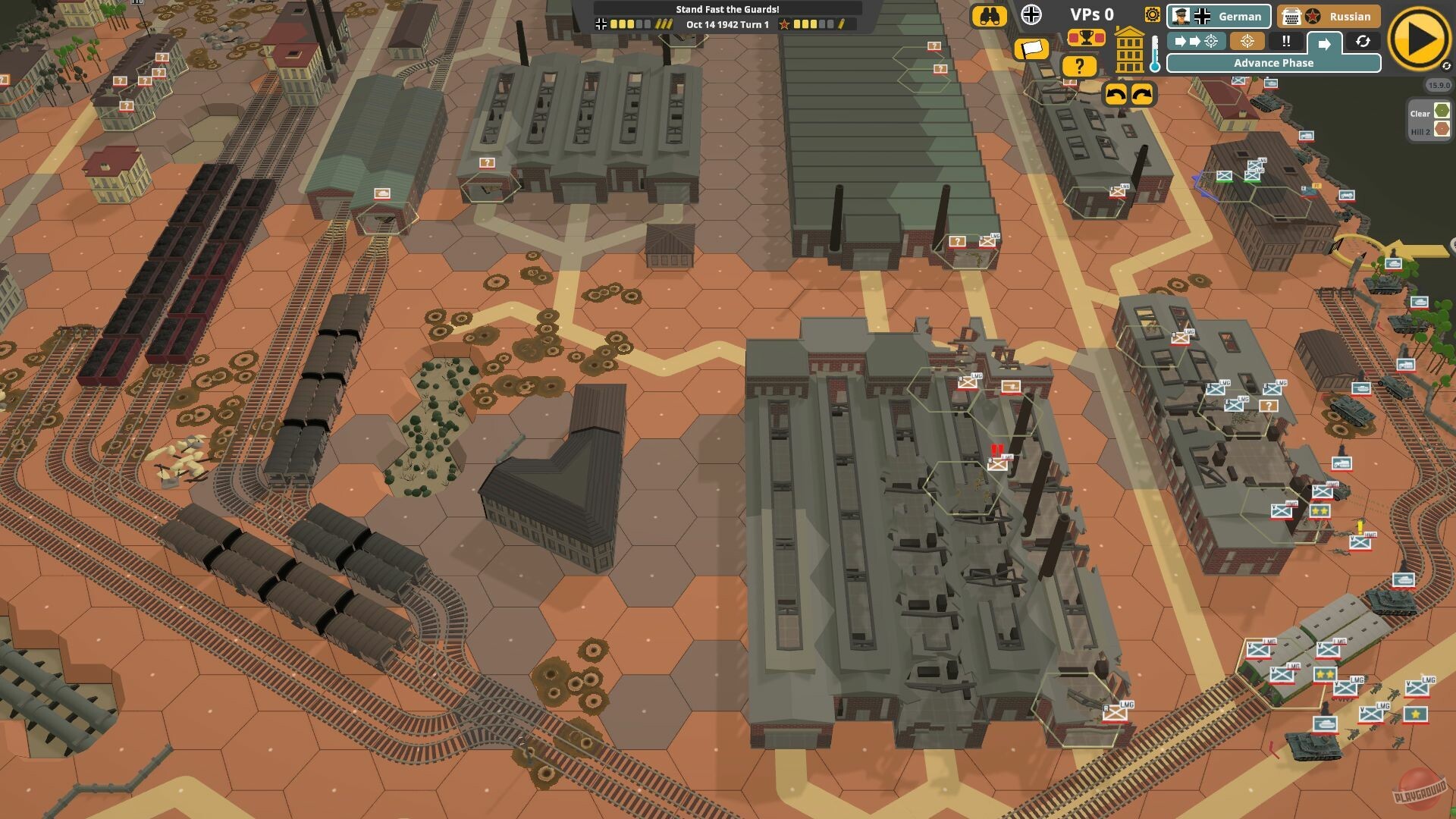Open the question mark help icon
The height and width of the screenshot is (819, 1456).
pos(1079,67)
